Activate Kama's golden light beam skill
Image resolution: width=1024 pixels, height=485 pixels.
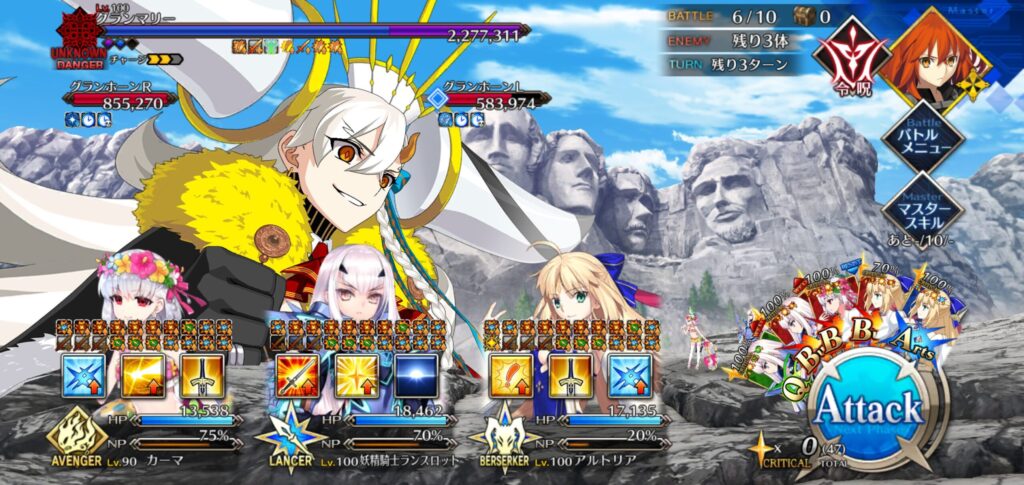pos(143,373)
